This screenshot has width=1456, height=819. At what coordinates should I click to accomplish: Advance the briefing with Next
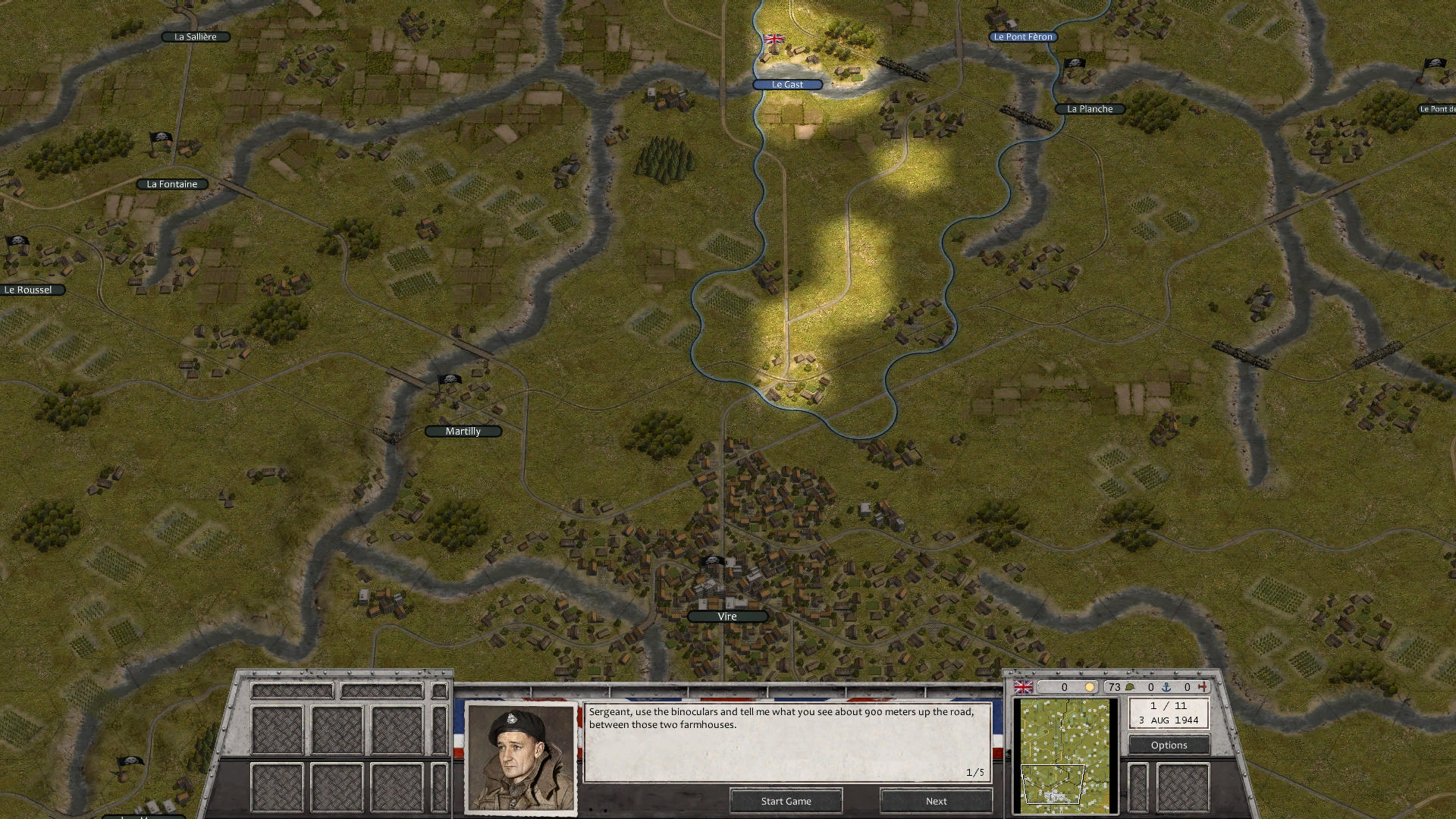(935, 801)
